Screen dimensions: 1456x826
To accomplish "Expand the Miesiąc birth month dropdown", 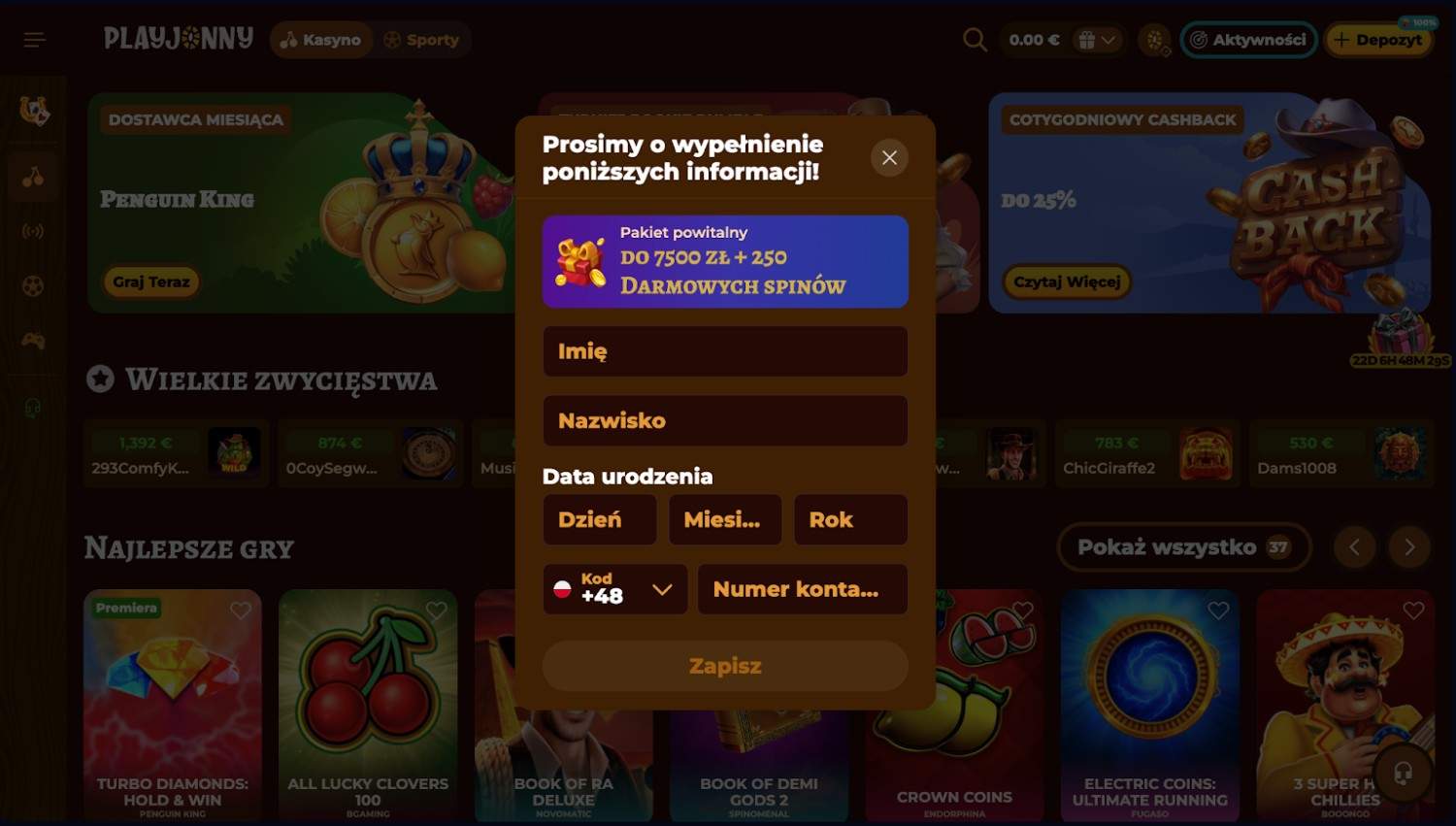I will click(724, 519).
